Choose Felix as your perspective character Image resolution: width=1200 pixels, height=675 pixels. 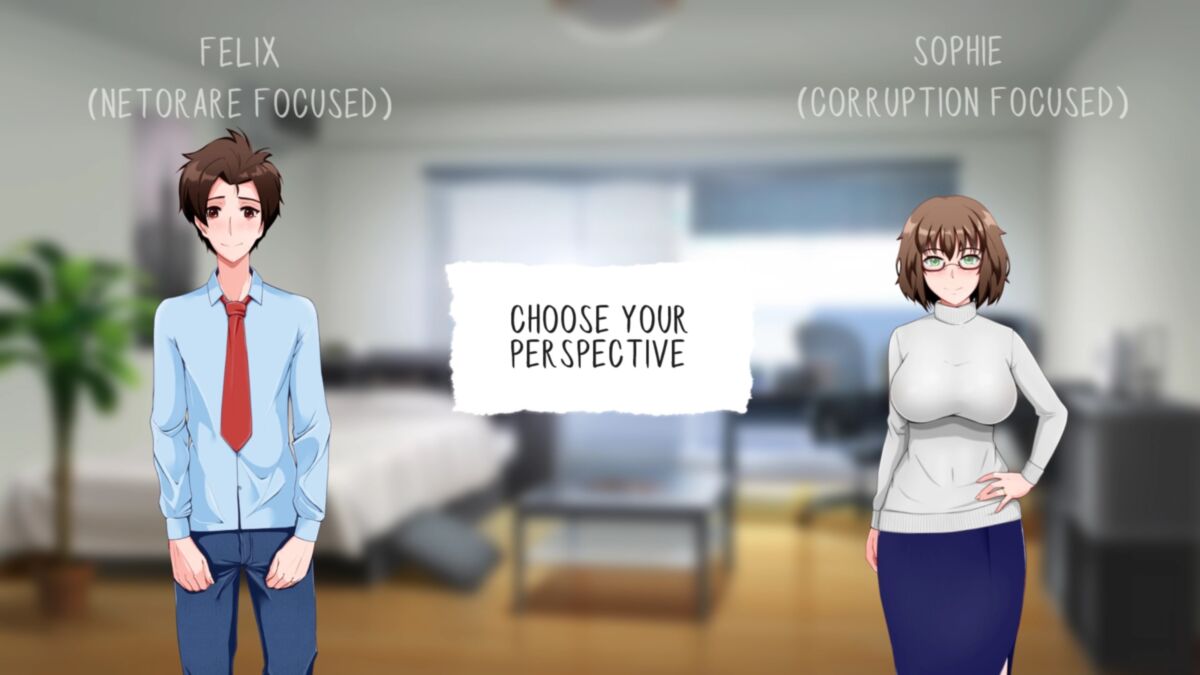pyautogui.click(x=239, y=400)
